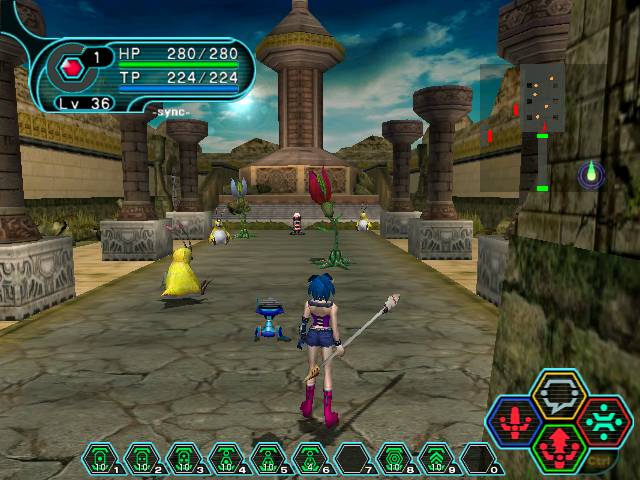The image size is (640, 480).
Task: Use hotbar slot 6 item
Action: click(310, 460)
